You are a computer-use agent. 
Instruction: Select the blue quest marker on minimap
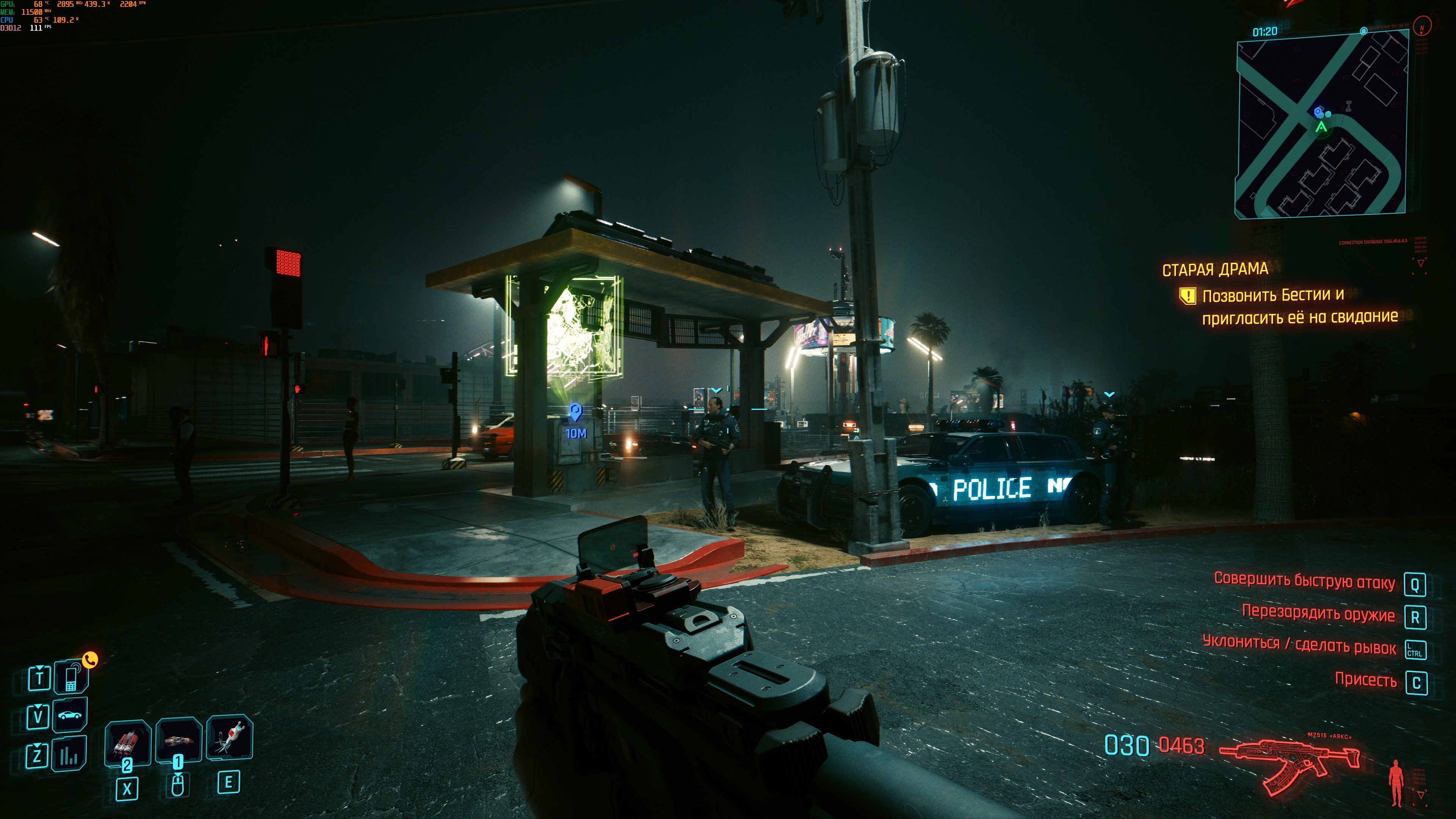[x=1318, y=111]
